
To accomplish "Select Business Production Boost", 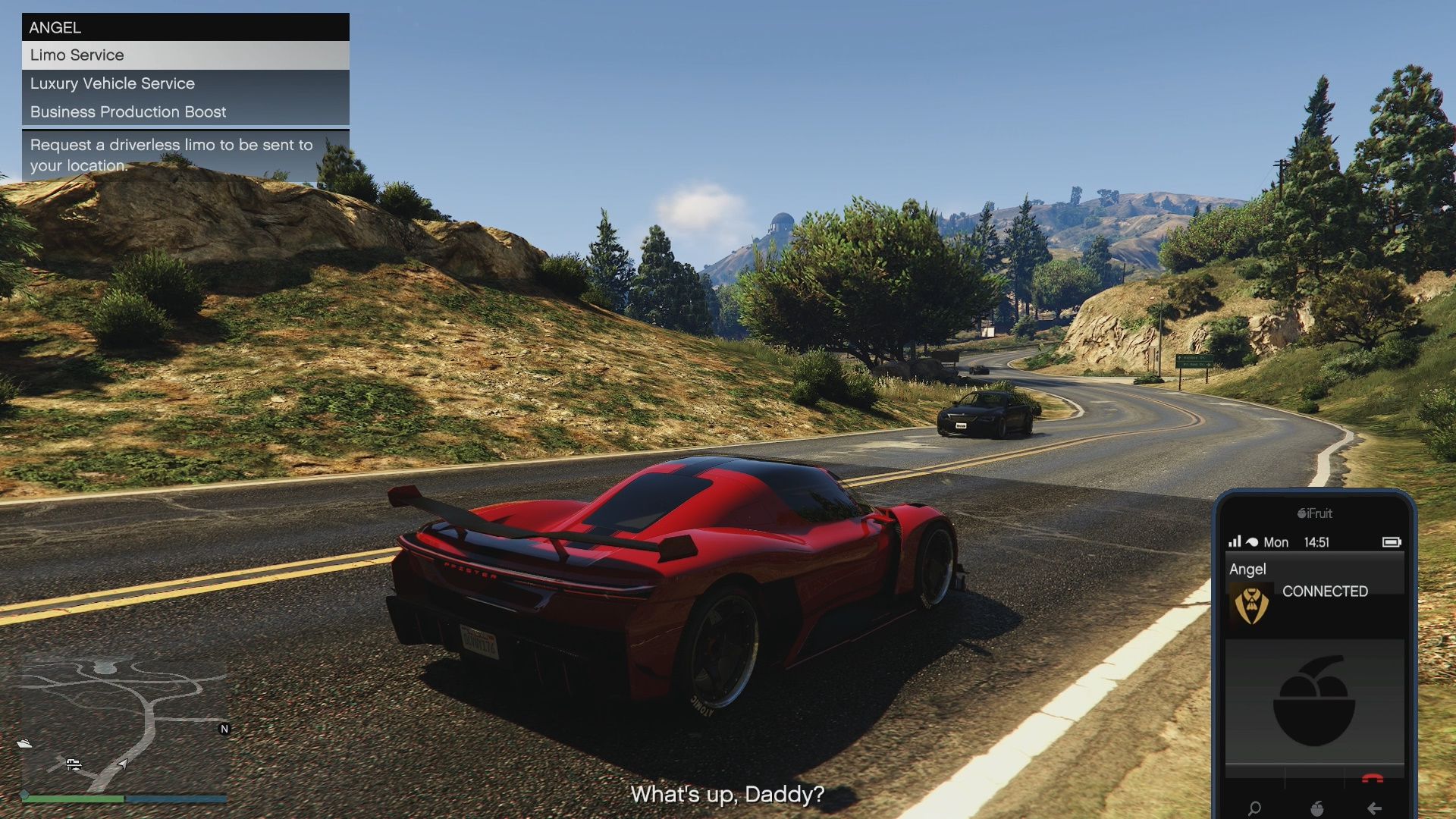I will click(185, 111).
